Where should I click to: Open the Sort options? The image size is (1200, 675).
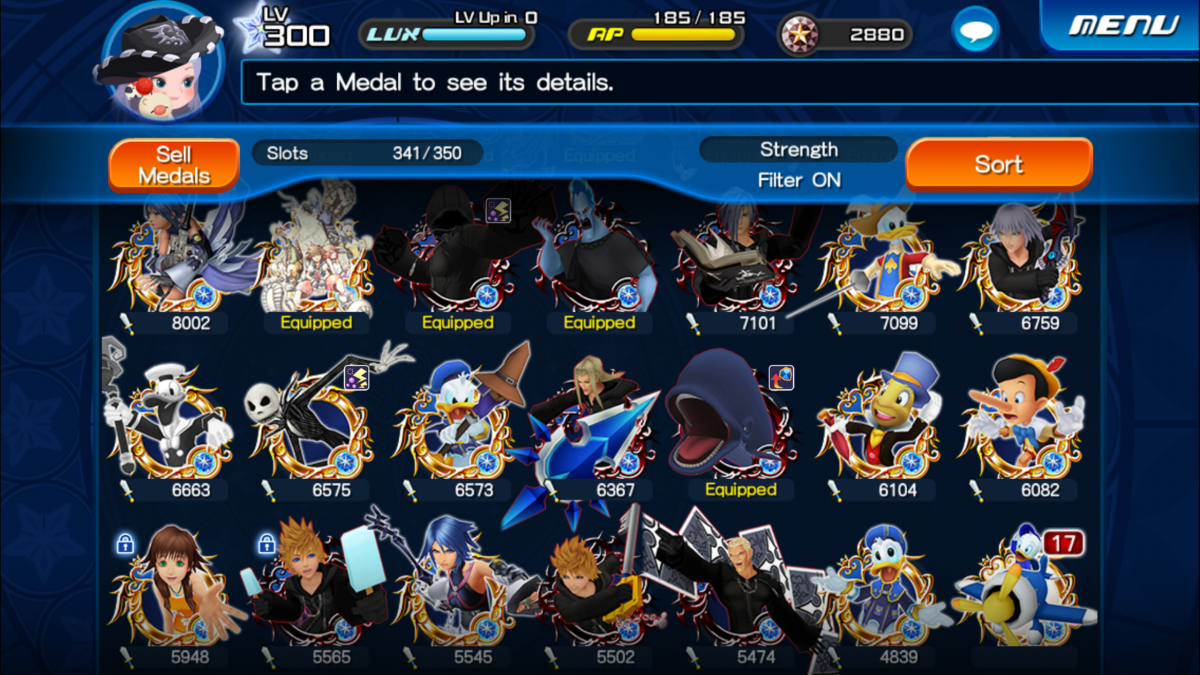[998, 164]
